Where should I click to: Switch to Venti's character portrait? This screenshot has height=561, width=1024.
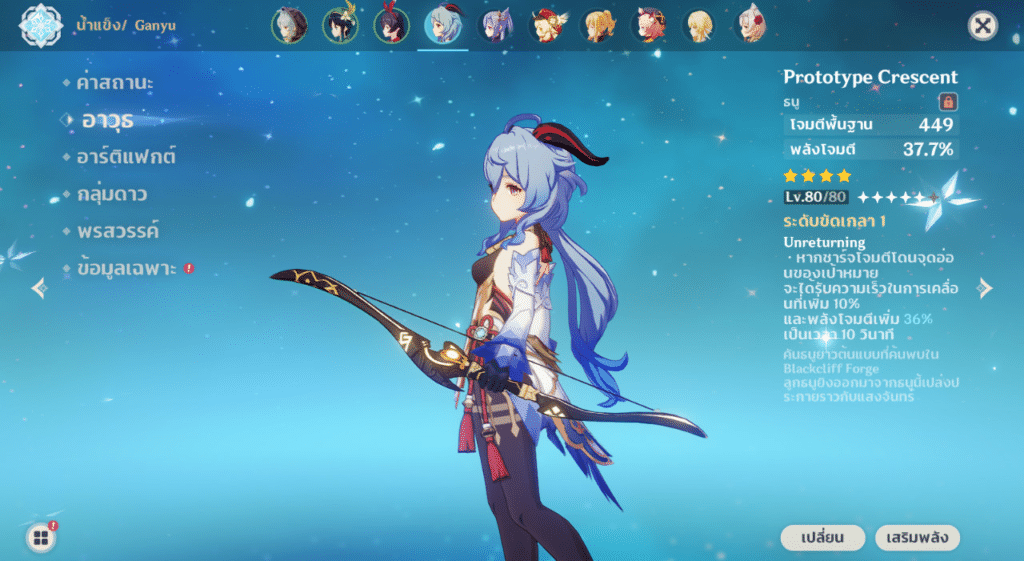340,25
